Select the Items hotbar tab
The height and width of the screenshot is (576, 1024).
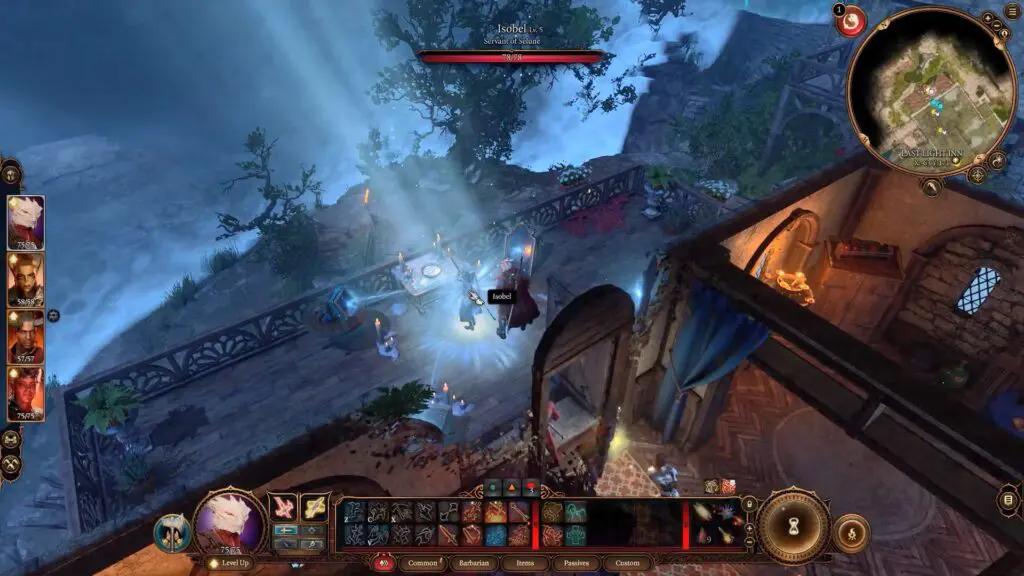[x=526, y=563]
